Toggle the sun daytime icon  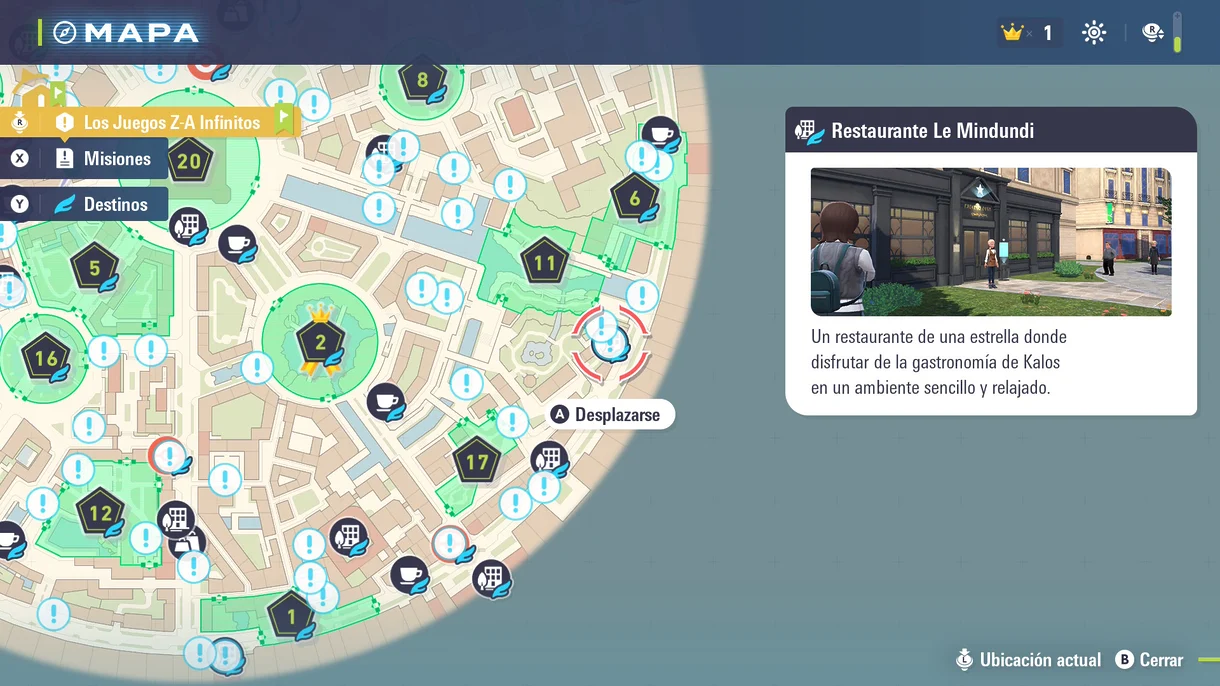click(1094, 33)
